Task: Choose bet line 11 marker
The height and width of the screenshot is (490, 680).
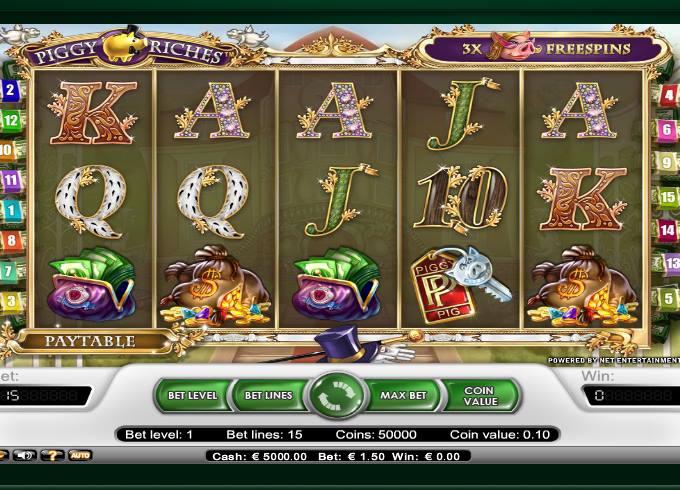Action: 11,181
